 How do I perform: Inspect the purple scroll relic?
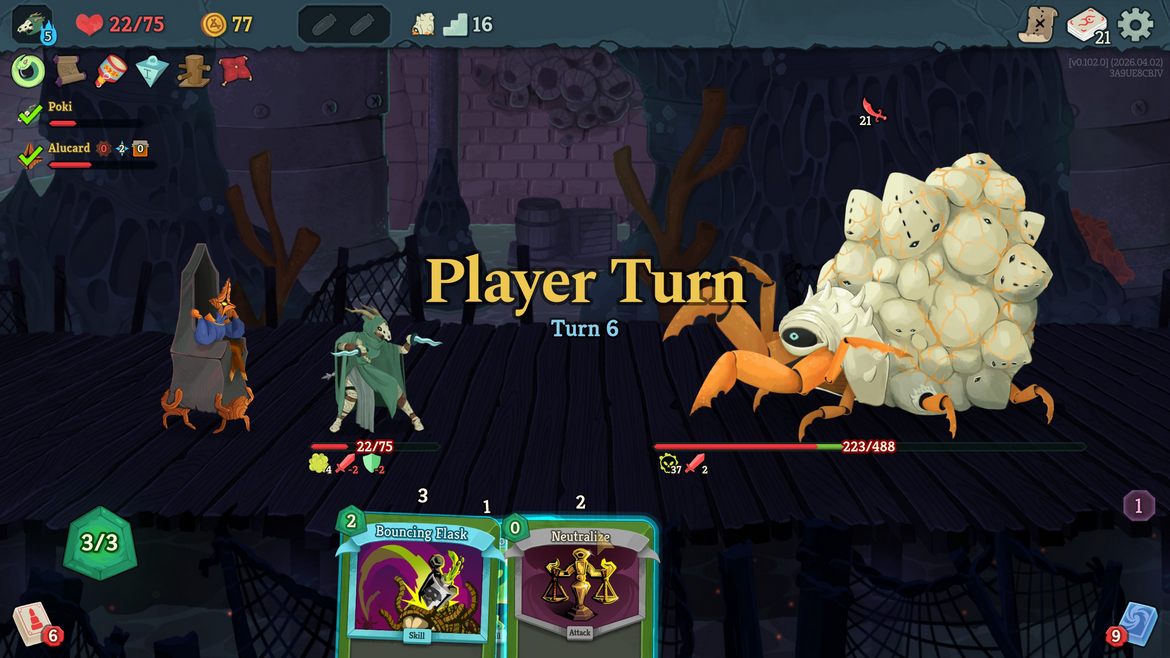coord(69,71)
